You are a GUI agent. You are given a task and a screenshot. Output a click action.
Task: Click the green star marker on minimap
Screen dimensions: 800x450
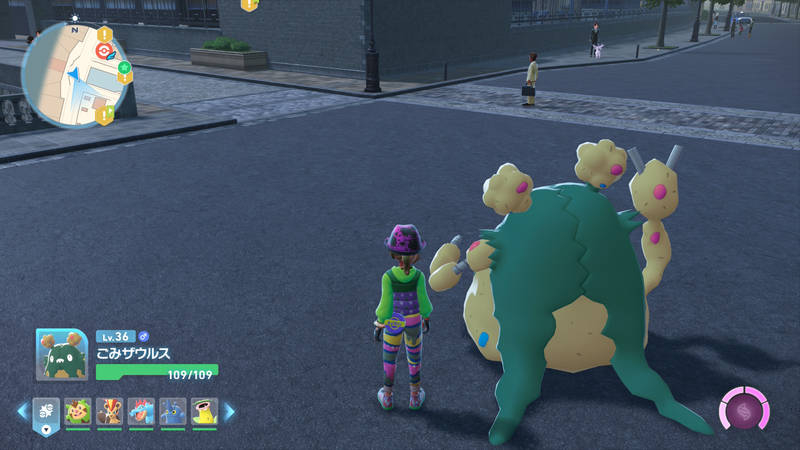pyautogui.click(x=125, y=72)
